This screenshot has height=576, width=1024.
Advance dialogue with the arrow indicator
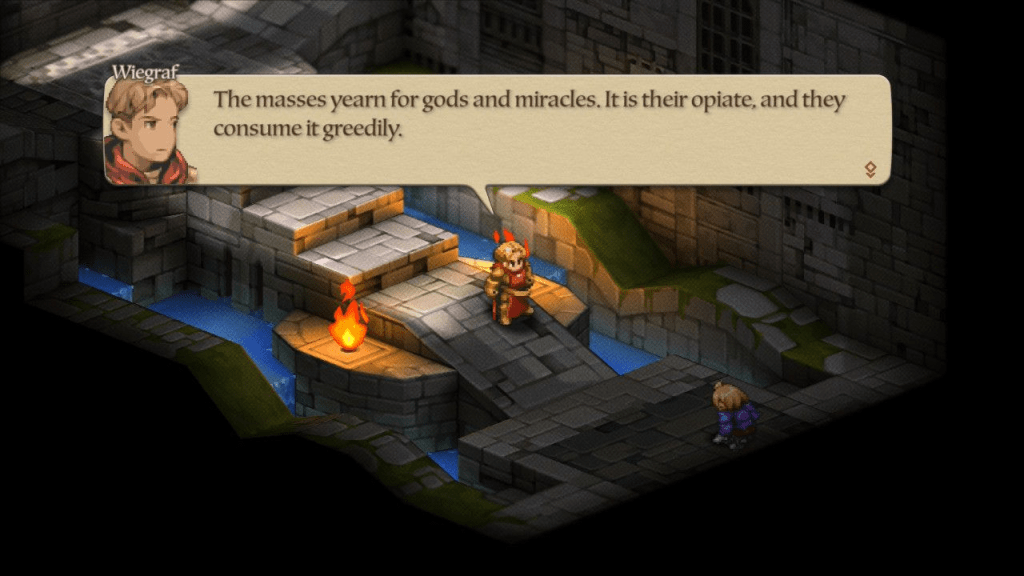(x=870, y=170)
